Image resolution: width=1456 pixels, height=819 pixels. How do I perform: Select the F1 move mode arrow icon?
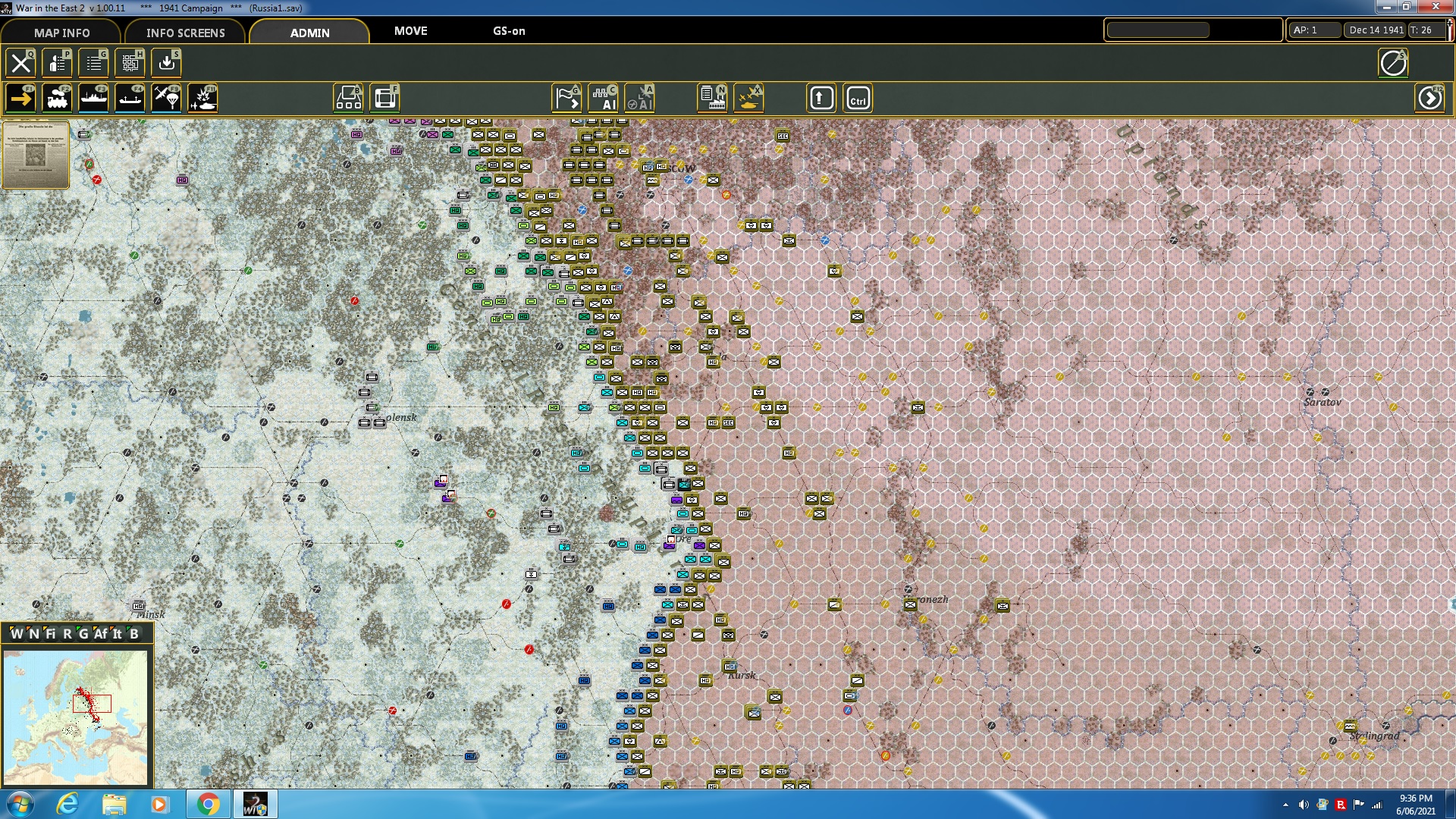[20, 97]
